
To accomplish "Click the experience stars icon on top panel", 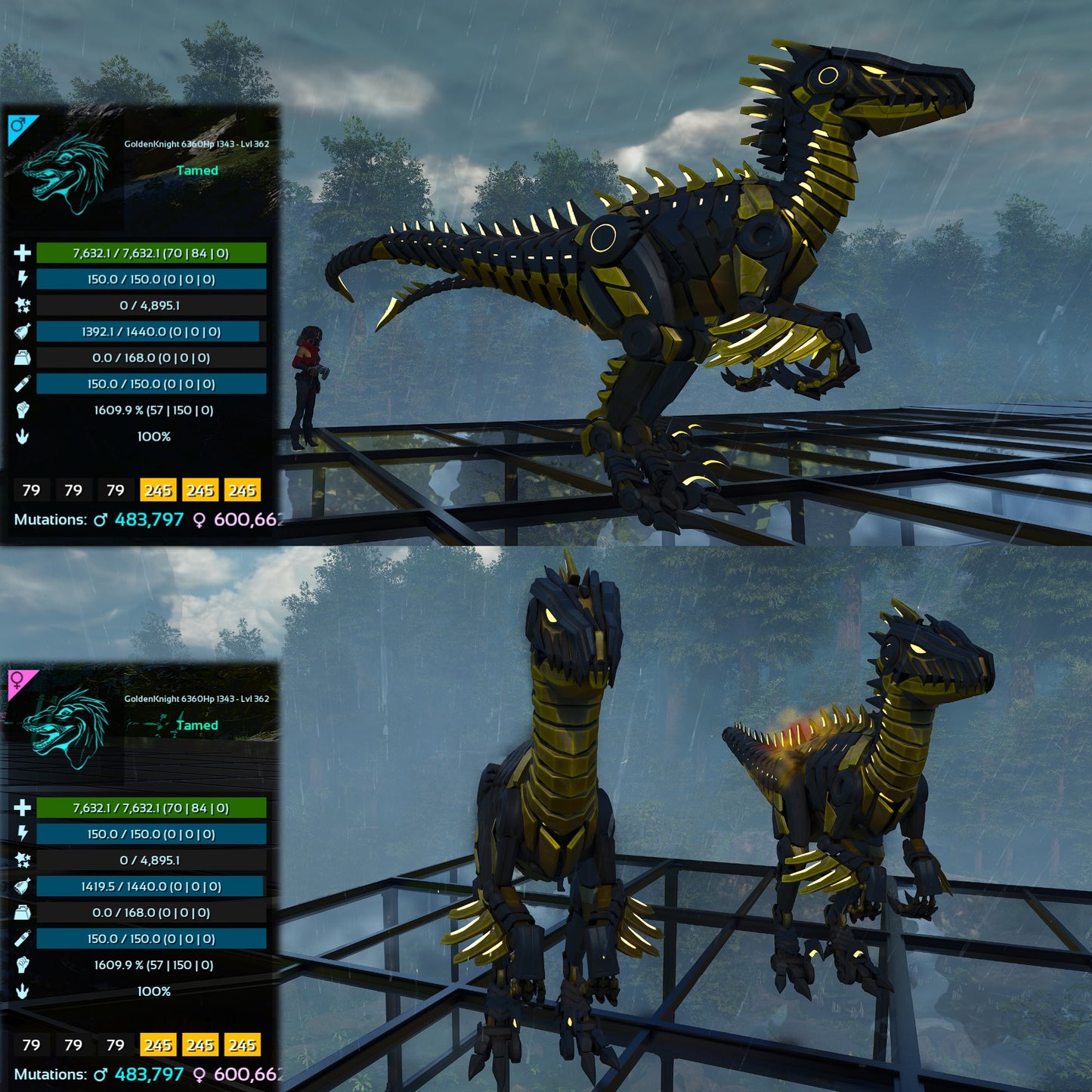I will pos(21,305).
